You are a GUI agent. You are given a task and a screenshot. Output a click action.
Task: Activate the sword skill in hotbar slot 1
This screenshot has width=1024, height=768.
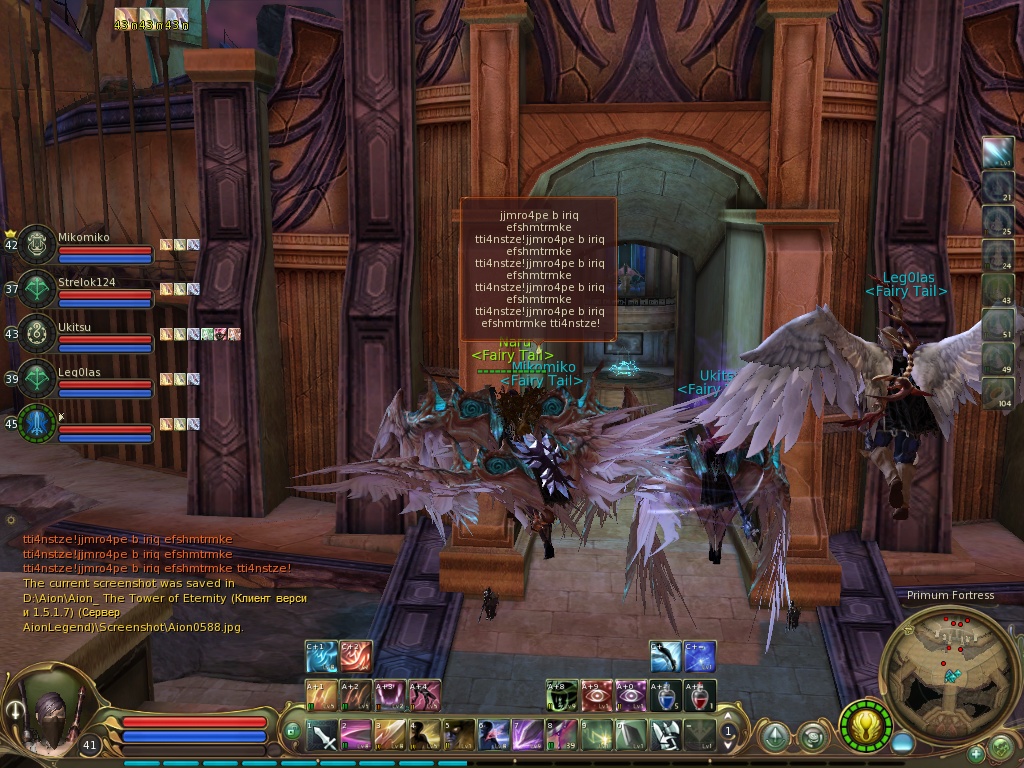tap(323, 735)
